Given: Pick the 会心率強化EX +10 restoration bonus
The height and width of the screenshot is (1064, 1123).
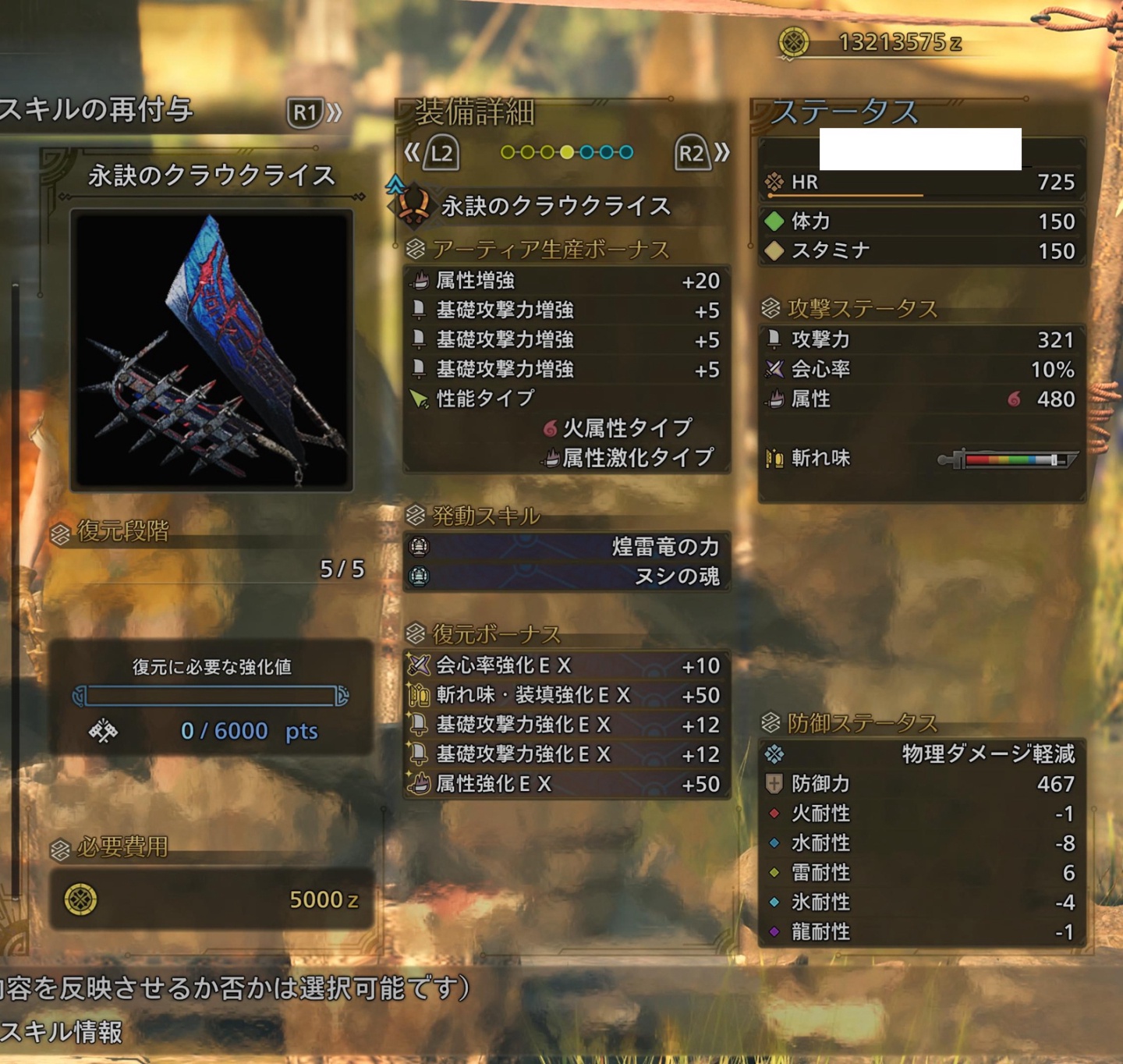Looking at the screenshot, I should coord(567,665).
